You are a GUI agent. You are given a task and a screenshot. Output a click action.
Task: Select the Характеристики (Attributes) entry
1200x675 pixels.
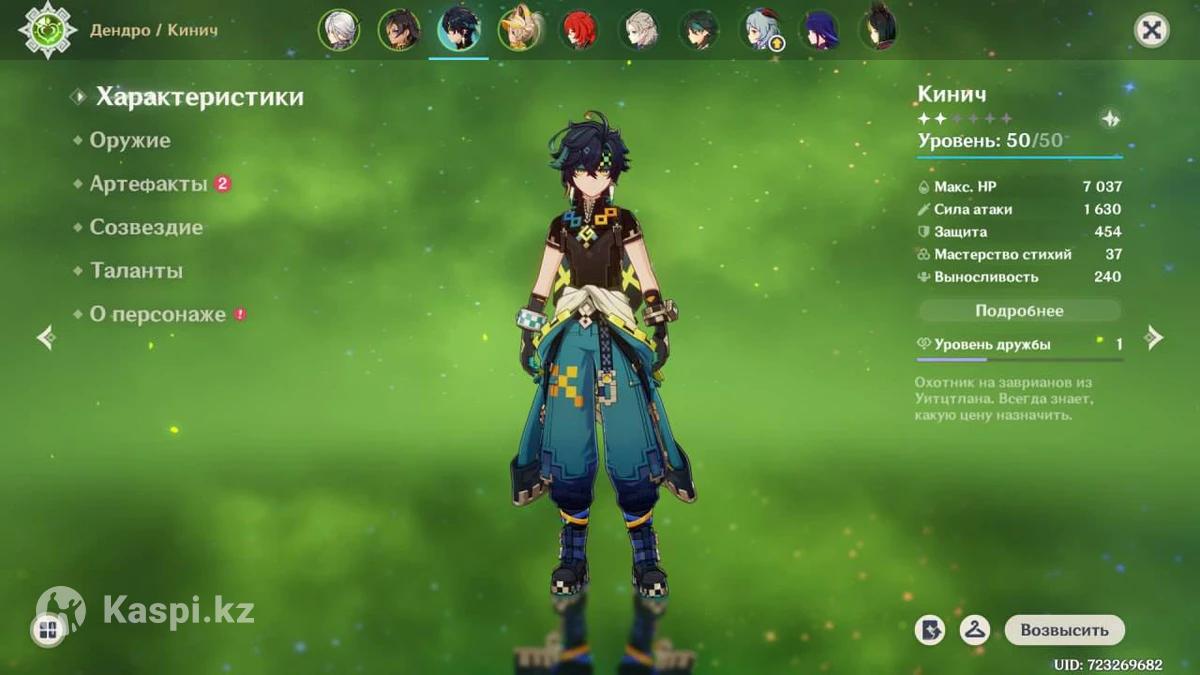coord(199,97)
